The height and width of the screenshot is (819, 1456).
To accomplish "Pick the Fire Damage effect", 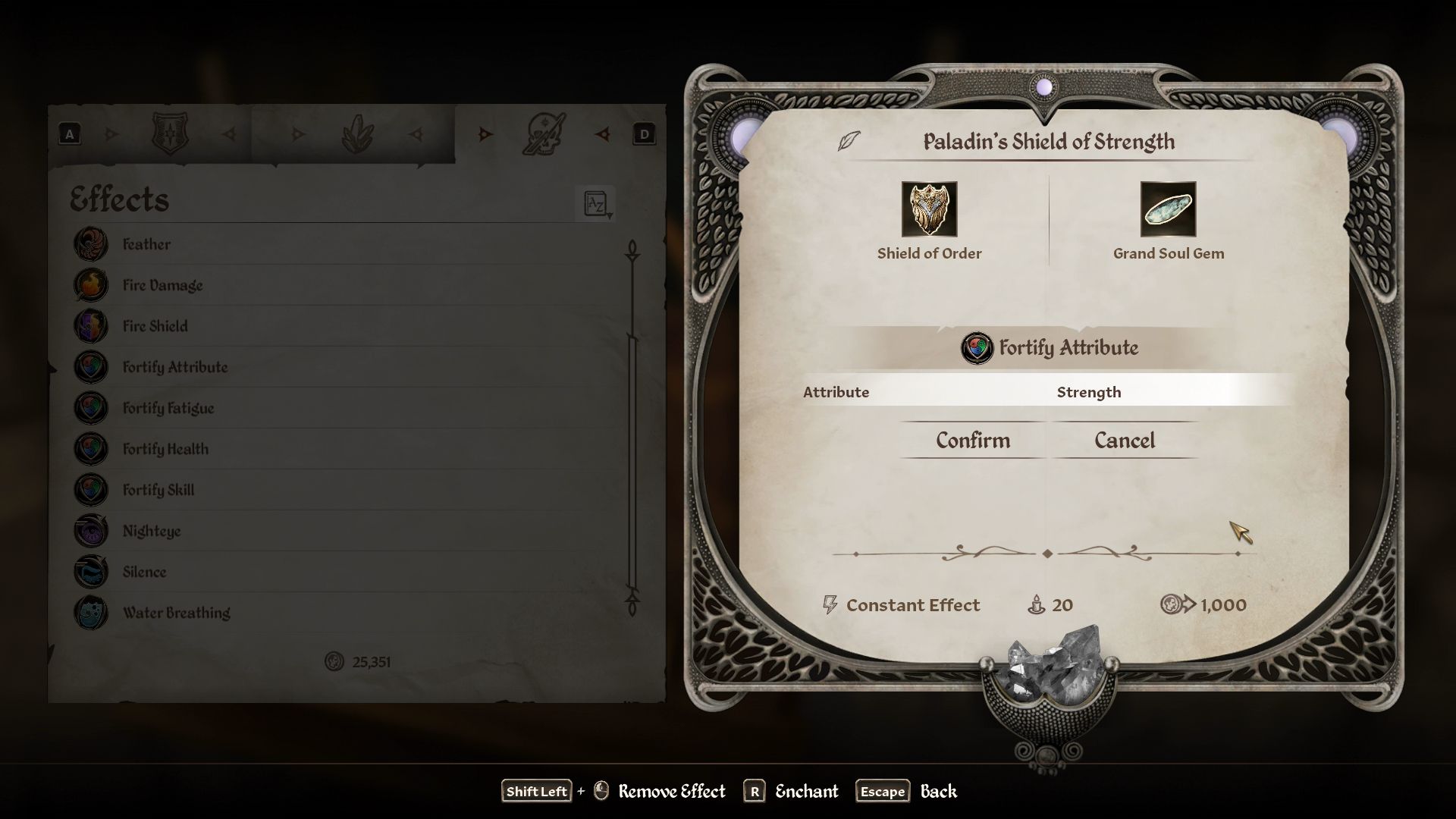I will (162, 285).
